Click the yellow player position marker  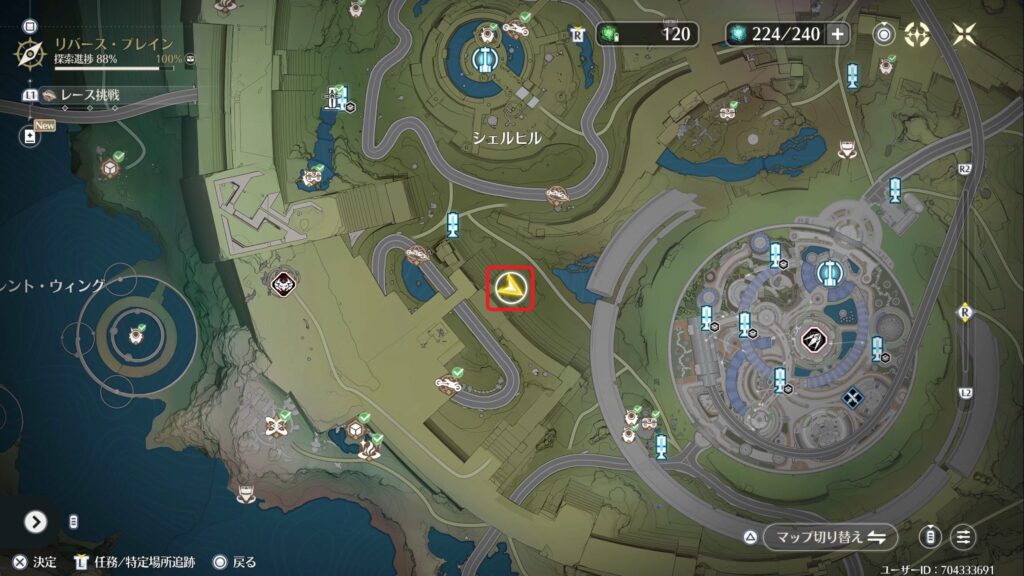[510, 289]
